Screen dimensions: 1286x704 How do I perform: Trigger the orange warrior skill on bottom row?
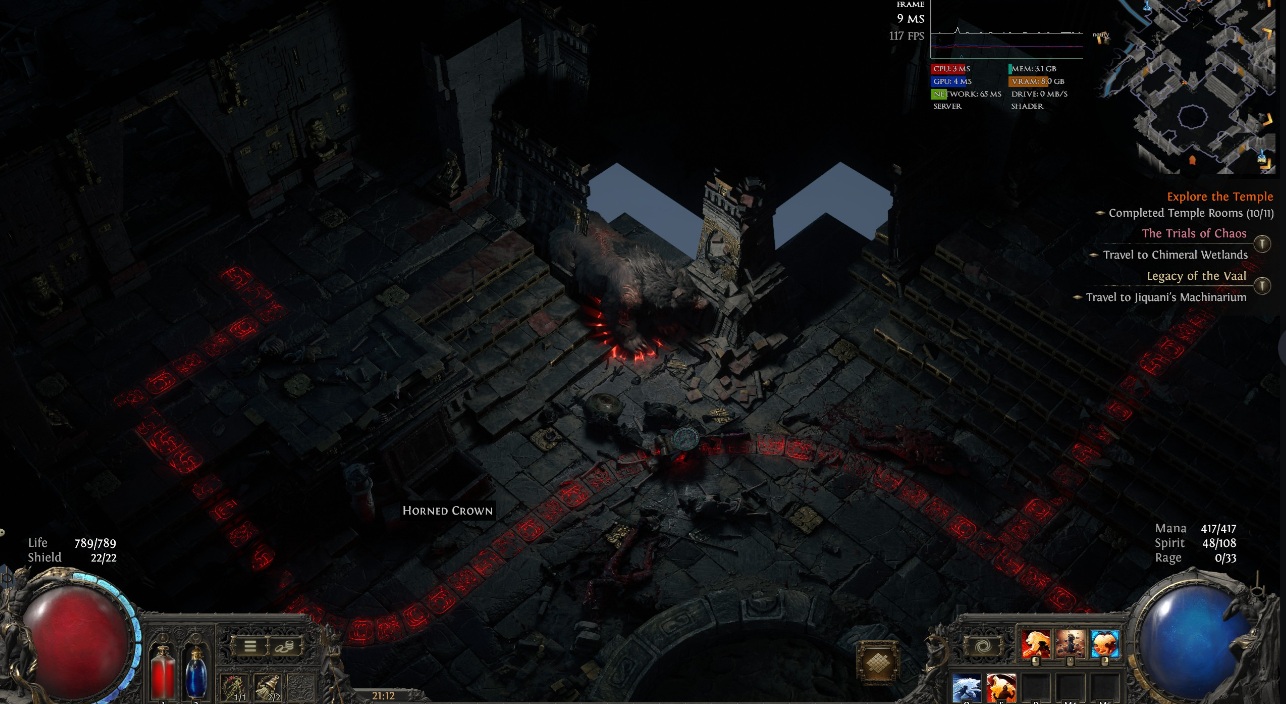coord(1002,688)
